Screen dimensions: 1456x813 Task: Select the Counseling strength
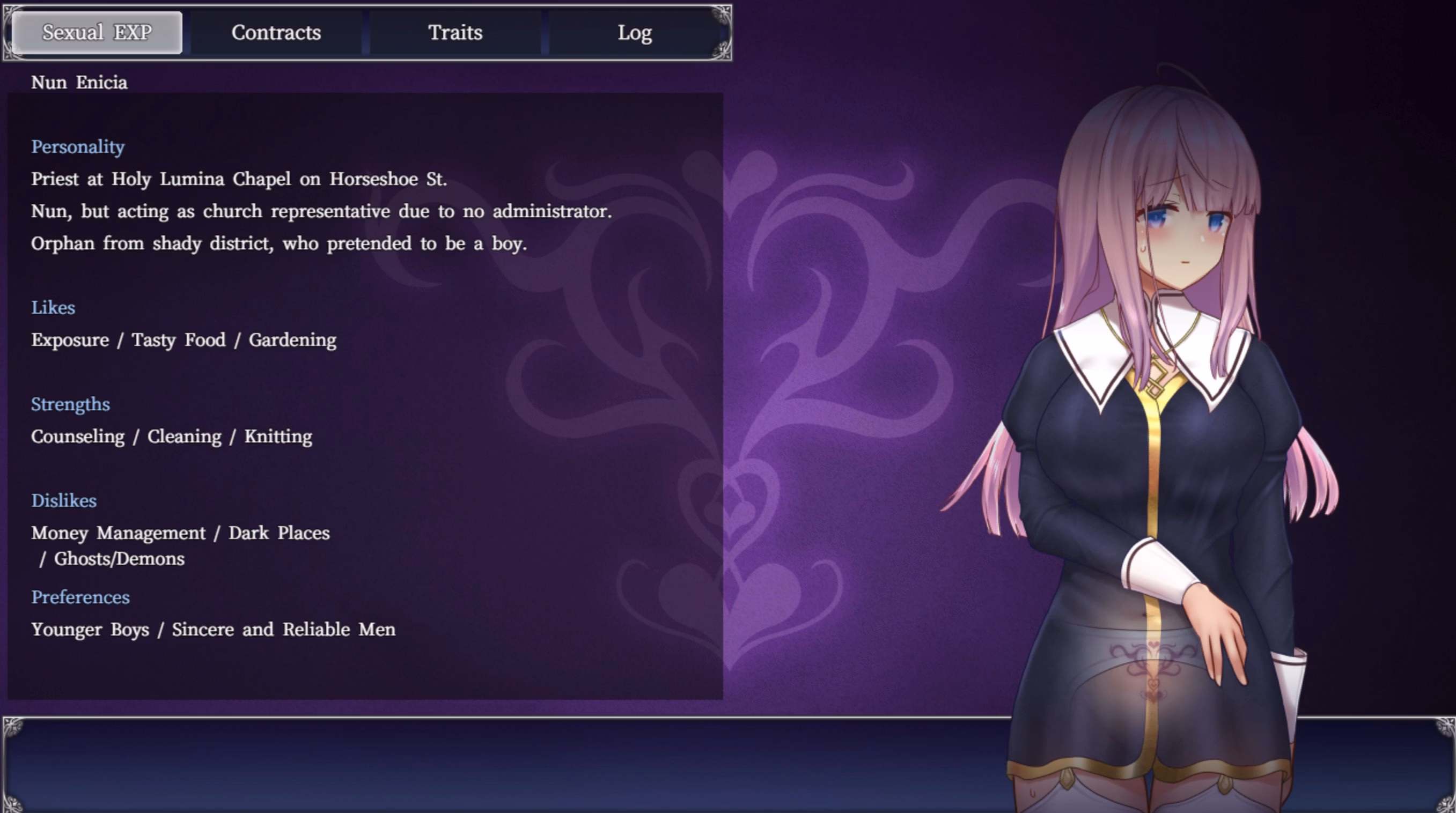[x=78, y=436]
